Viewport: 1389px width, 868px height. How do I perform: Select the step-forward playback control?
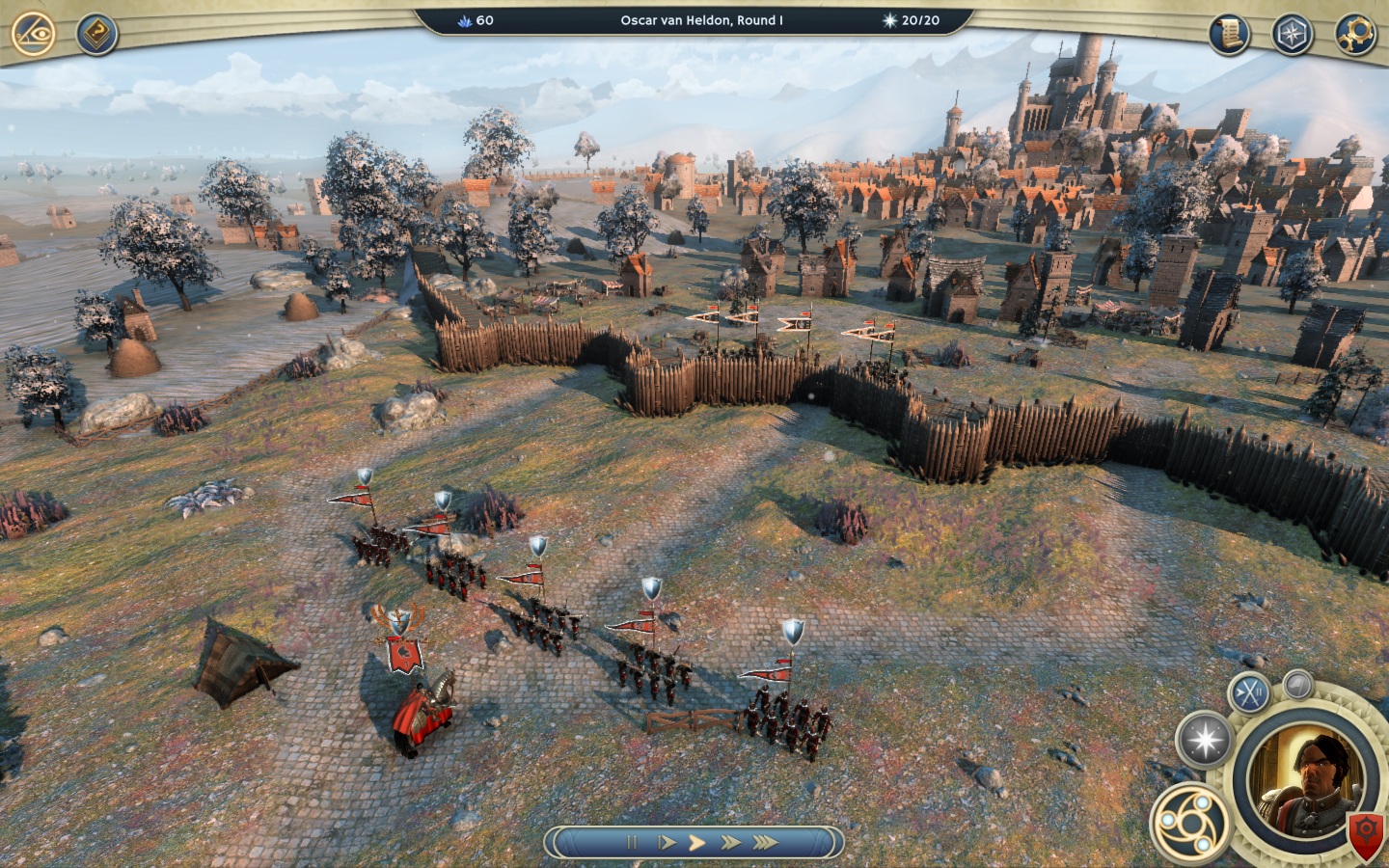point(666,842)
